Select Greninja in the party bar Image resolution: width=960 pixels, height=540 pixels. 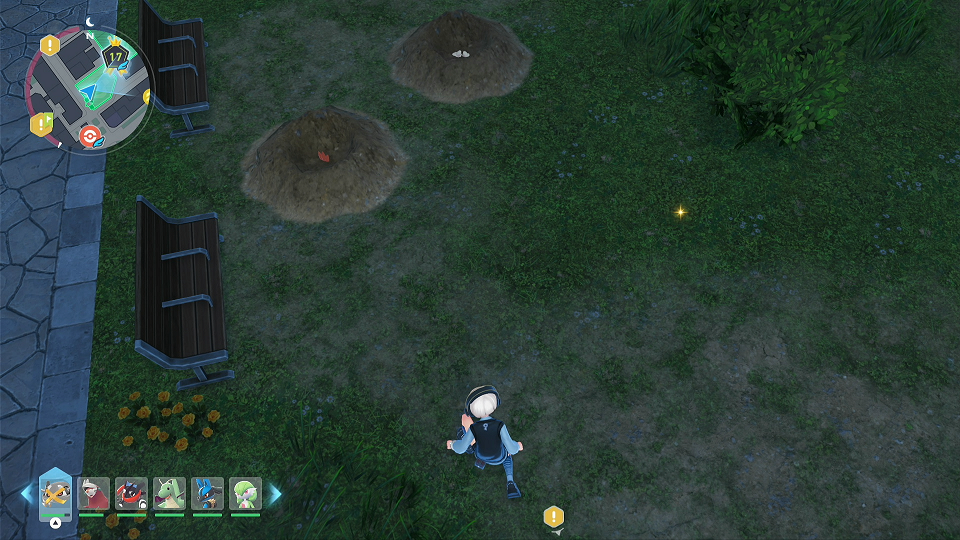click(131, 493)
